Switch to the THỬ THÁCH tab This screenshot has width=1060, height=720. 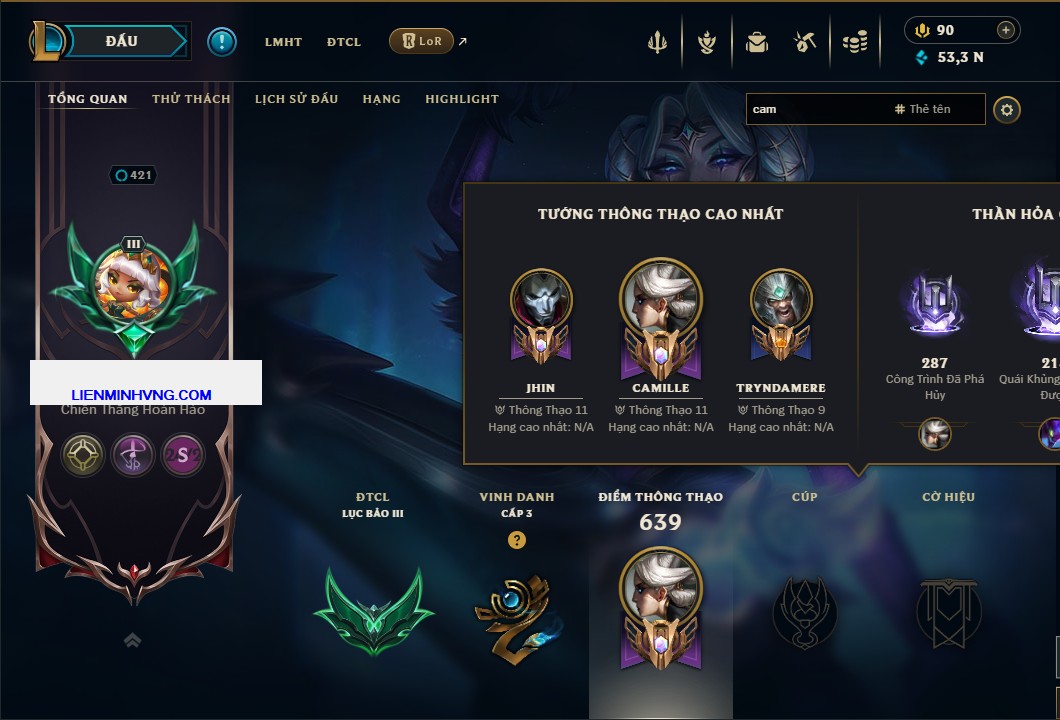[191, 99]
